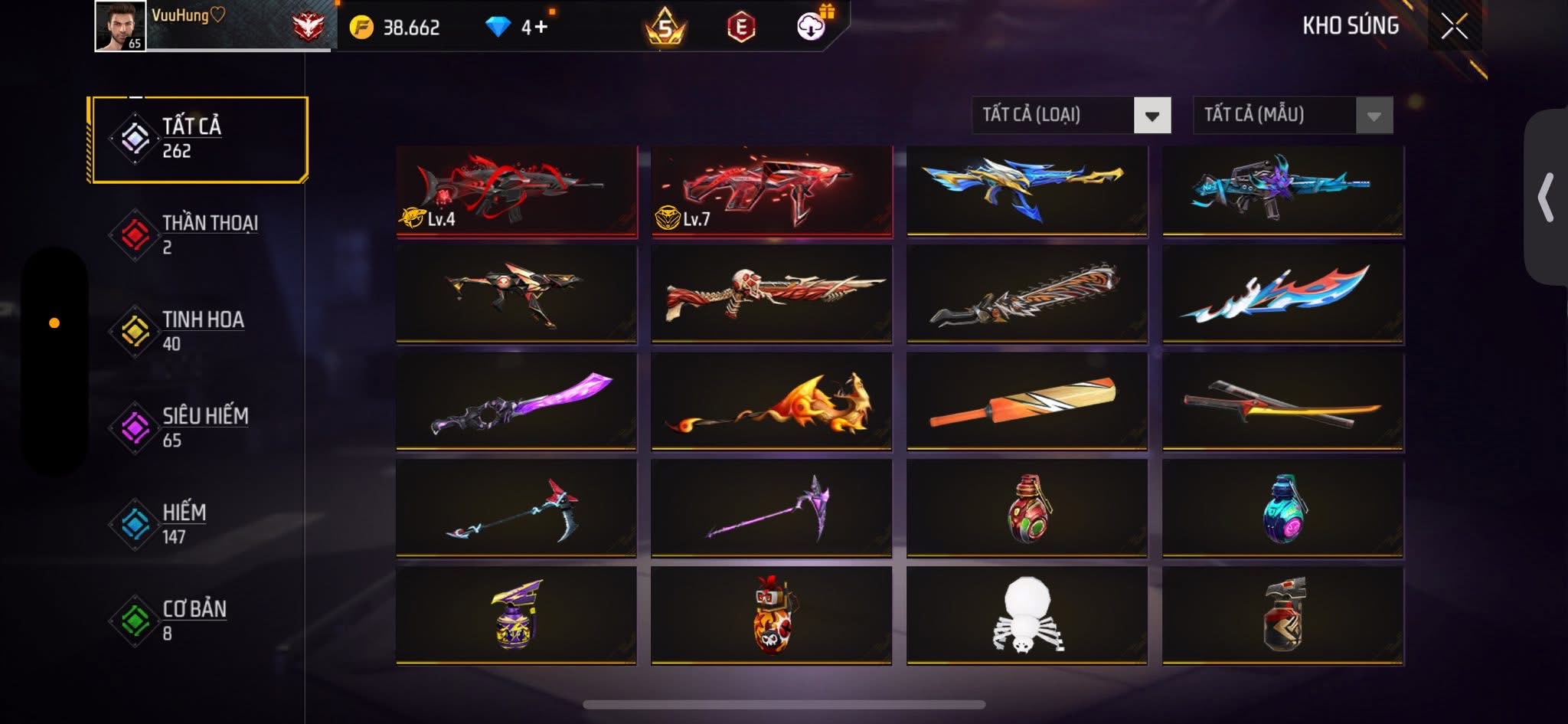Open the player profile avatar VuuHung
This screenshot has height=724, width=1568.
click(x=120, y=26)
